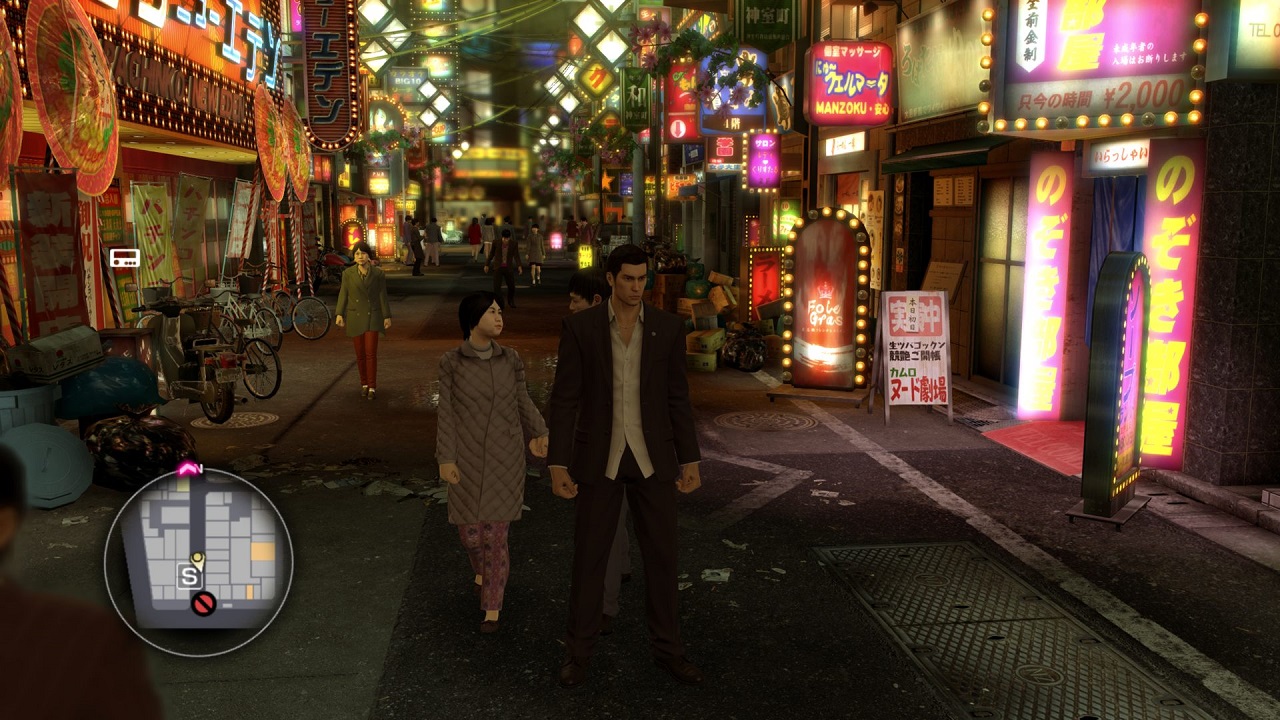Image resolution: width=1280 pixels, height=720 pixels.
Task: Click the "S" save point icon on minimap
Action: (188, 575)
